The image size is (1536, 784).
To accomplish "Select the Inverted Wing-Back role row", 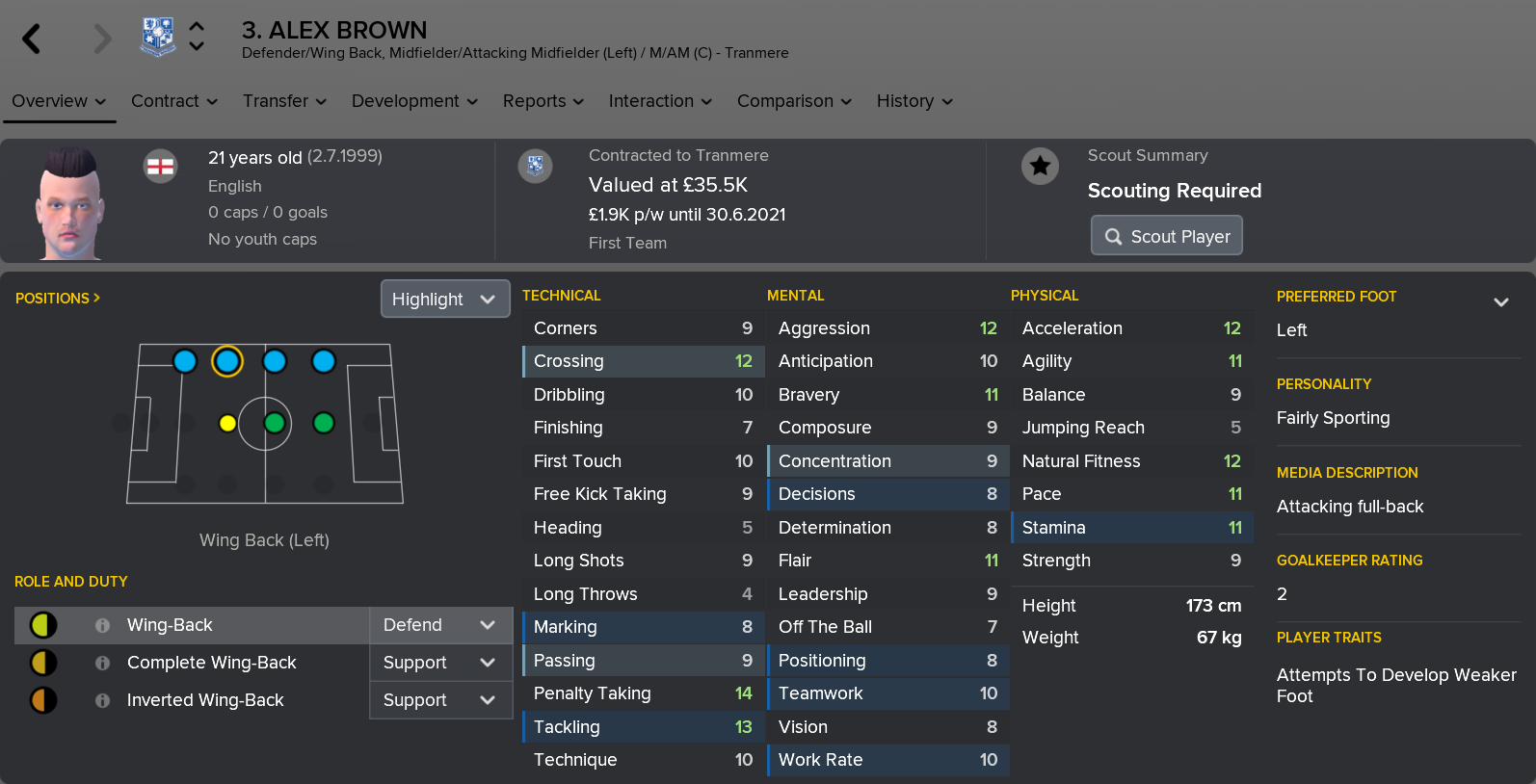I will pos(205,700).
